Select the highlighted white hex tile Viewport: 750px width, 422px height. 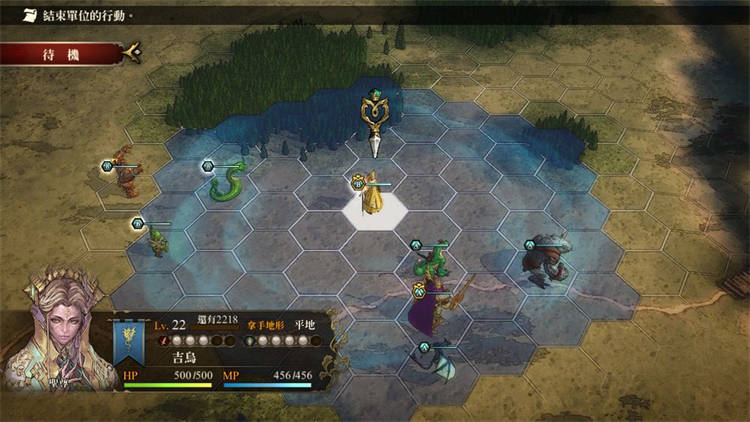tap(375, 208)
